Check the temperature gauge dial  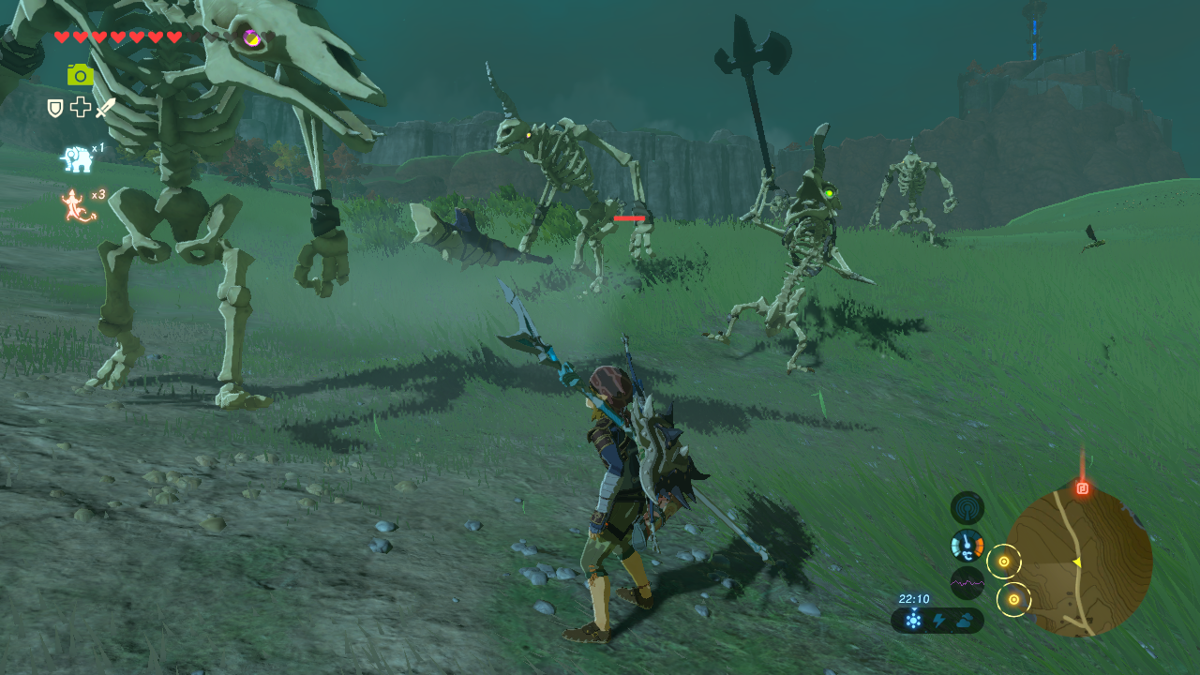pyautogui.click(x=967, y=545)
